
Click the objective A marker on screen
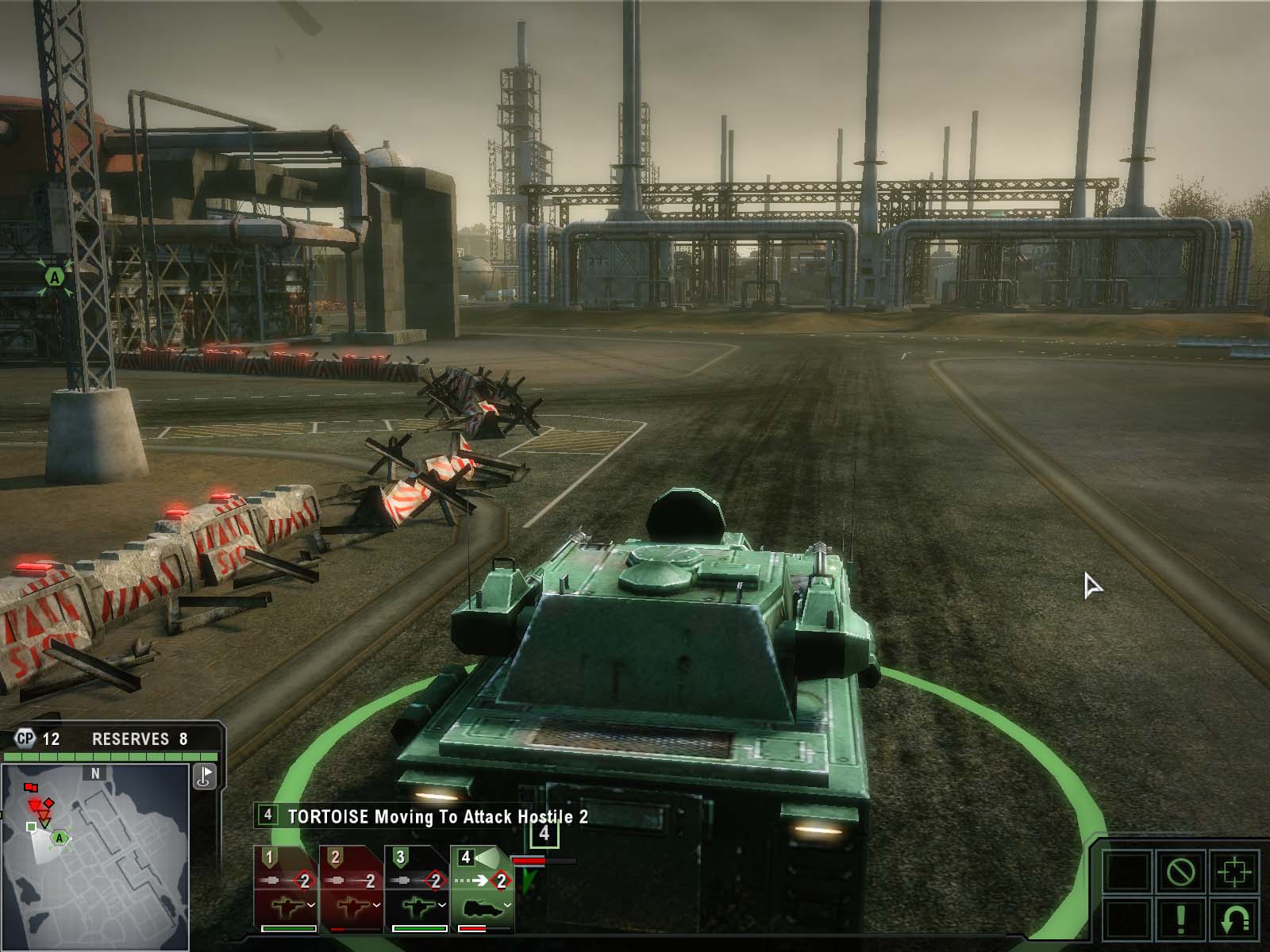tap(54, 277)
